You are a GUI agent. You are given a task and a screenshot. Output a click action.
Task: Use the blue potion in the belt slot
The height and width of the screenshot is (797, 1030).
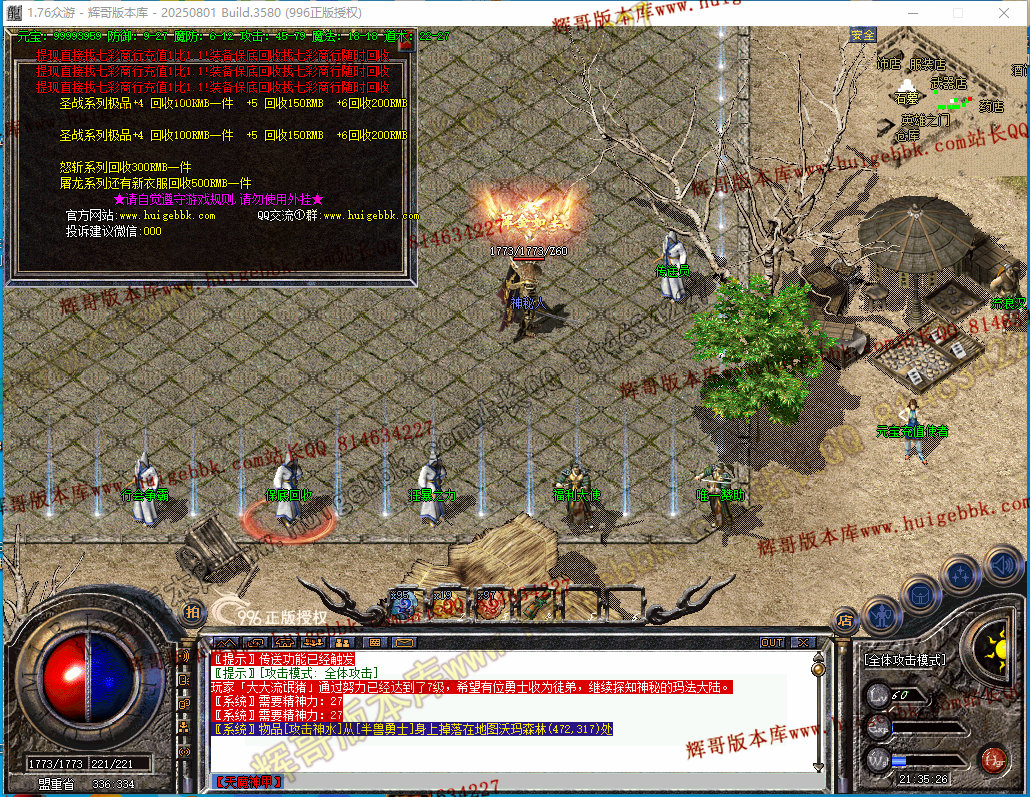[402, 603]
